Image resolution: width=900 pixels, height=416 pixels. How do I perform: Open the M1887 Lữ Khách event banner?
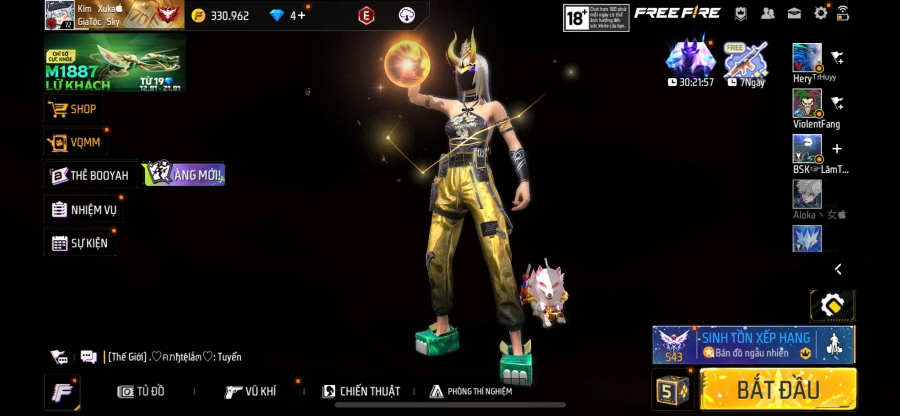tap(114, 65)
